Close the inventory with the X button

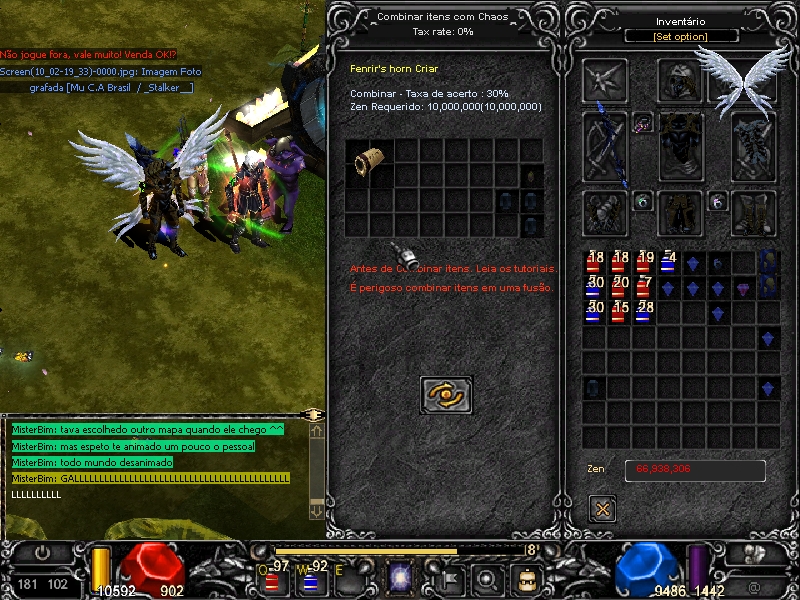(x=602, y=509)
